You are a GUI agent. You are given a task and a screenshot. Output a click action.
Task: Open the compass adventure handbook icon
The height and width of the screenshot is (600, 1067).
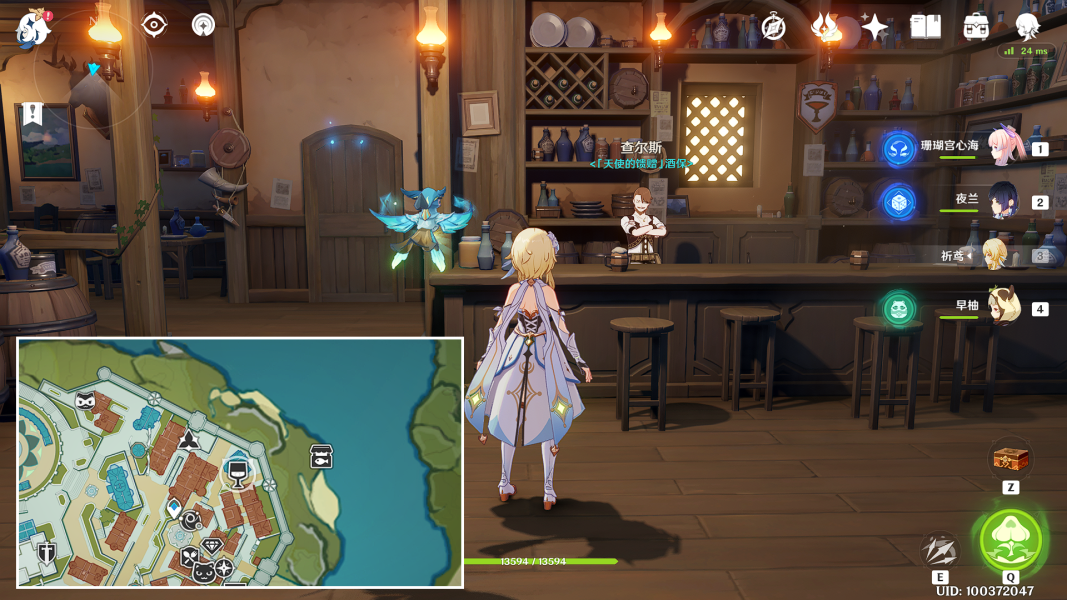(773, 27)
